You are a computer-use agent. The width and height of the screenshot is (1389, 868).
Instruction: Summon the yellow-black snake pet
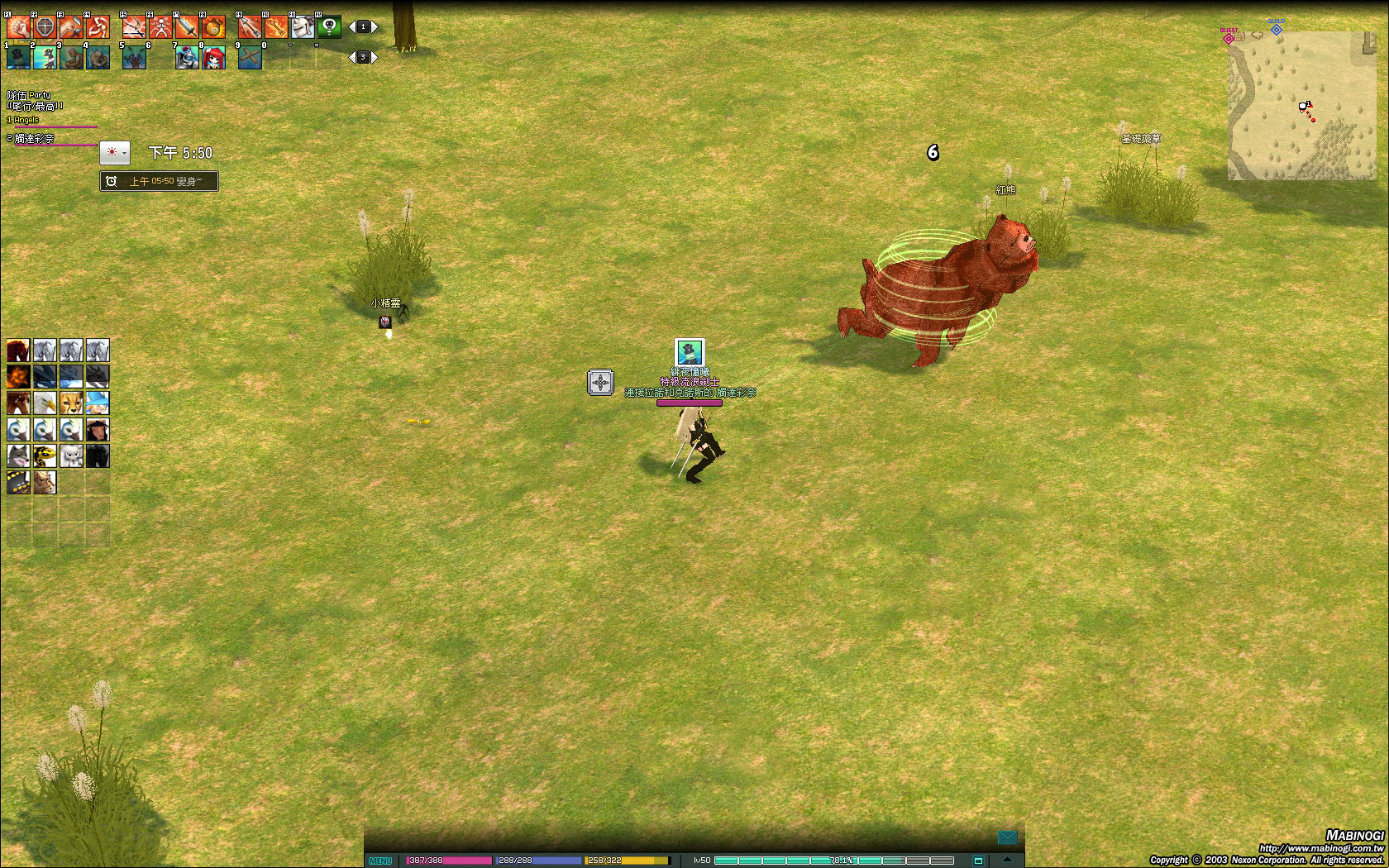tap(45, 456)
